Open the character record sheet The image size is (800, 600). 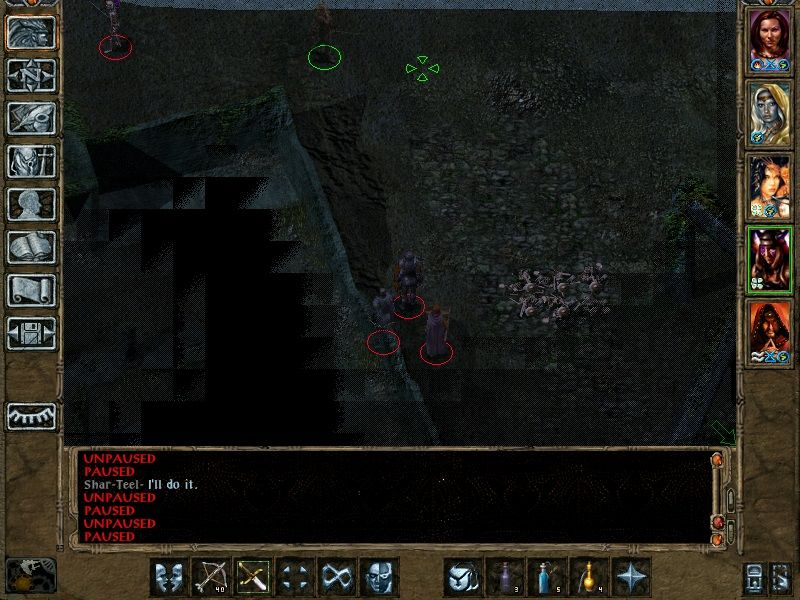click(31, 204)
